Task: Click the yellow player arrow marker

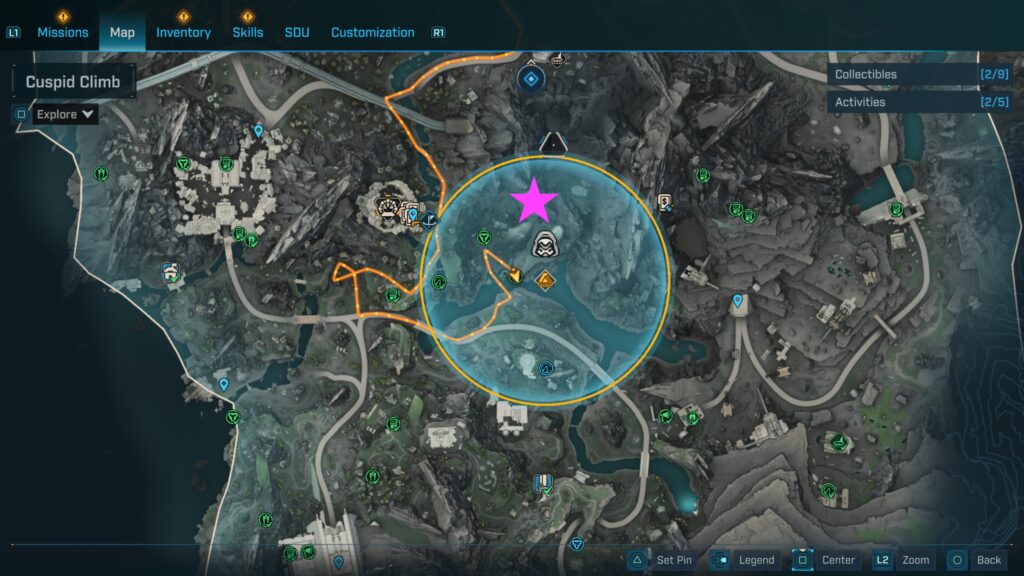Action: [516, 274]
